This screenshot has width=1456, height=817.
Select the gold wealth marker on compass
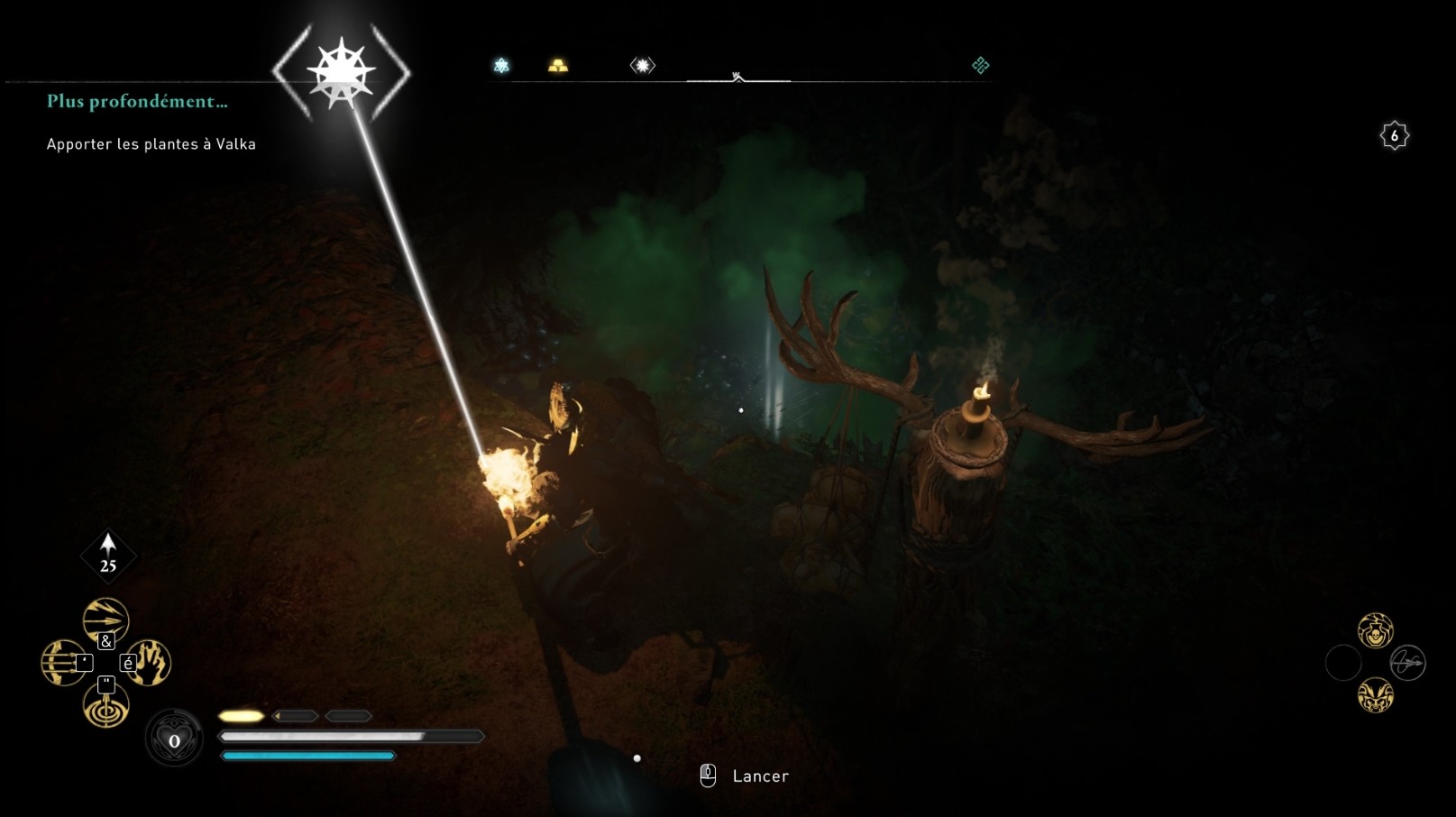pyautogui.click(x=558, y=66)
